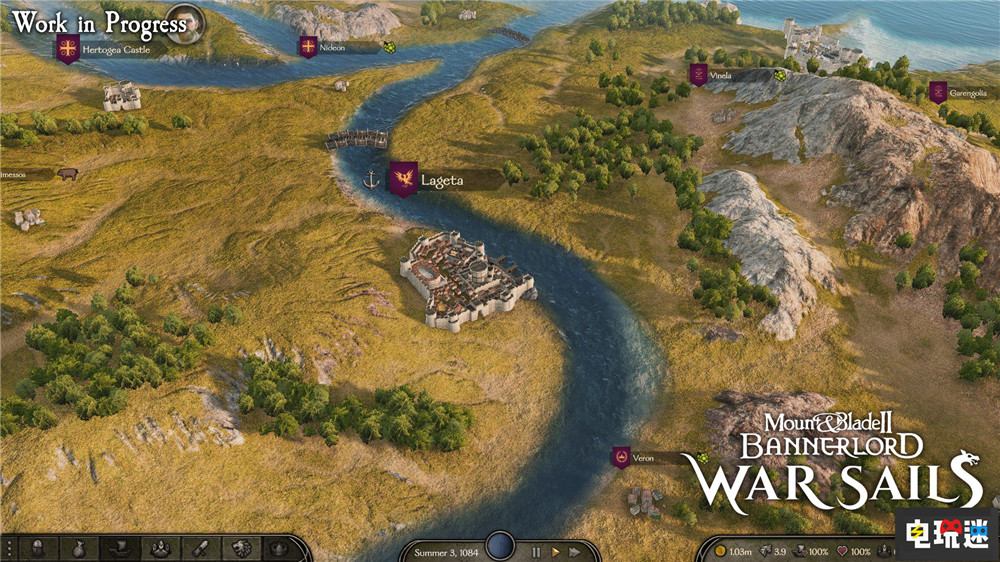Image resolution: width=1000 pixels, height=562 pixels.
Task: Open the clan lion-head icon
Action: pos(239,548)
